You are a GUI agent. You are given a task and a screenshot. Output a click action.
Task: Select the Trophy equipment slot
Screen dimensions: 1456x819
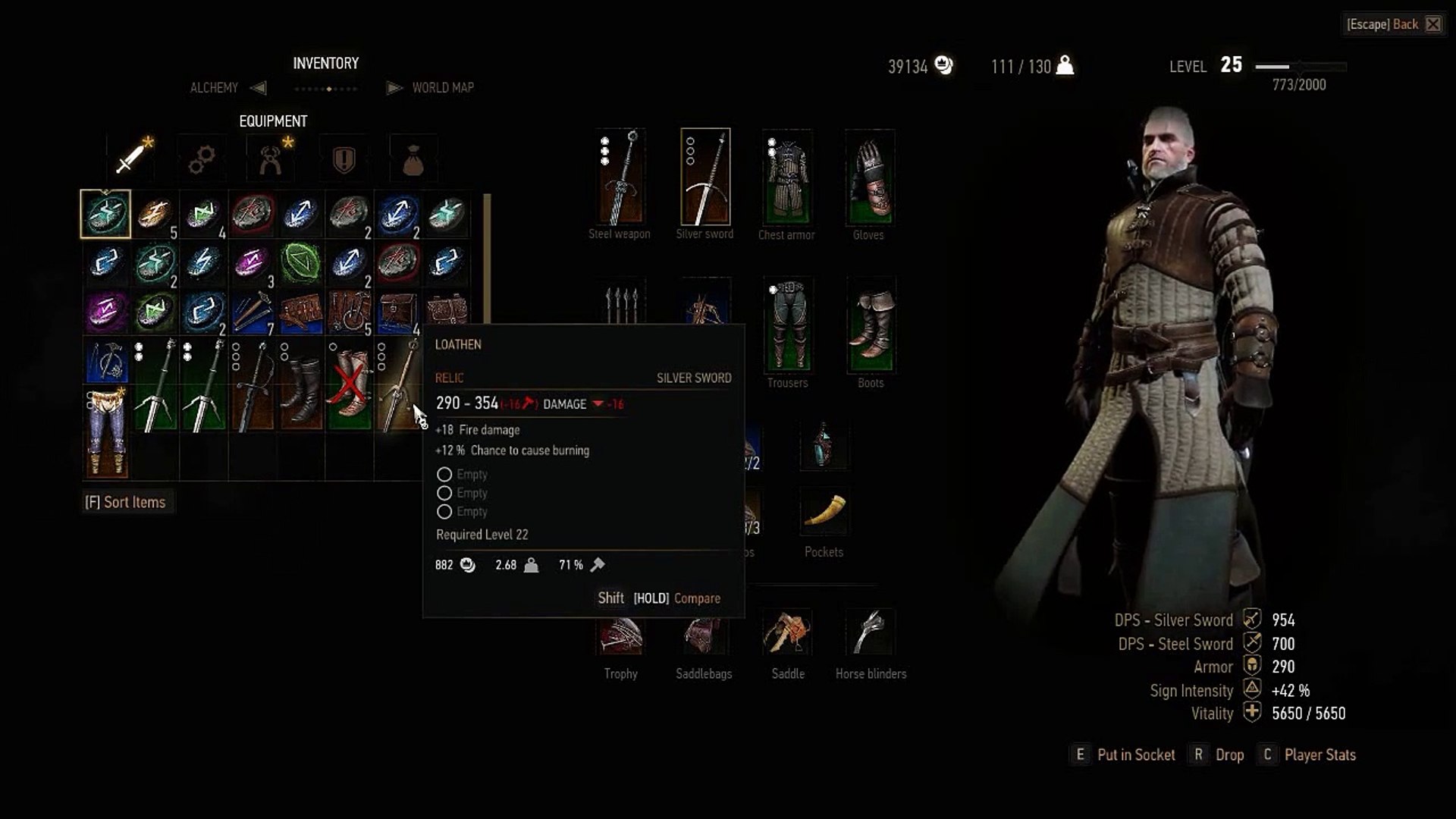pos(621,633)
